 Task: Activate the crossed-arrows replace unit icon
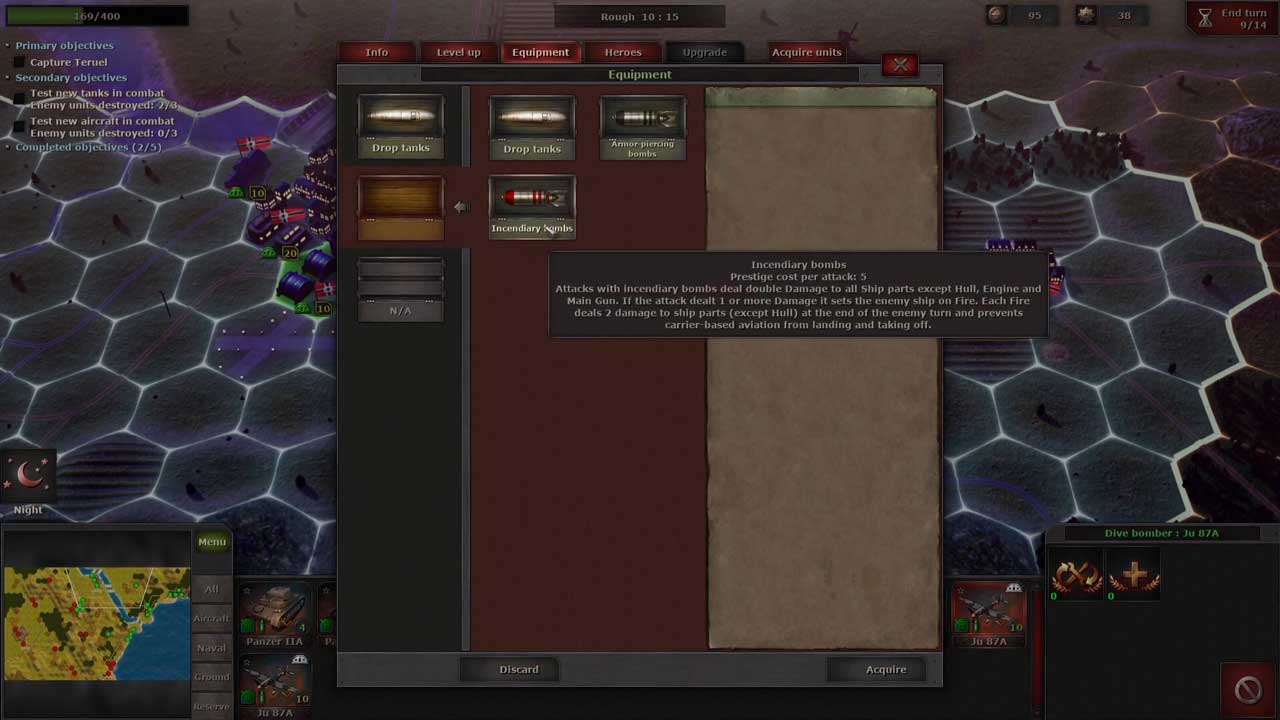click(x=1077, y=577)
